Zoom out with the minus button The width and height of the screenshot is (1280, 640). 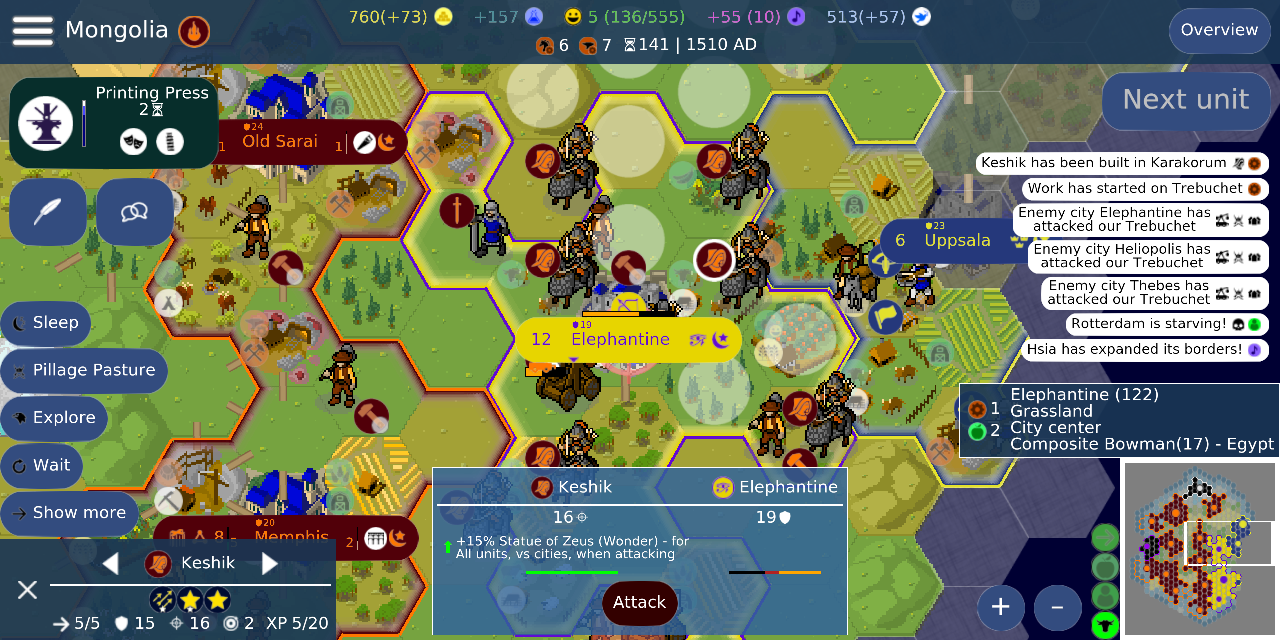(1057, 606)
